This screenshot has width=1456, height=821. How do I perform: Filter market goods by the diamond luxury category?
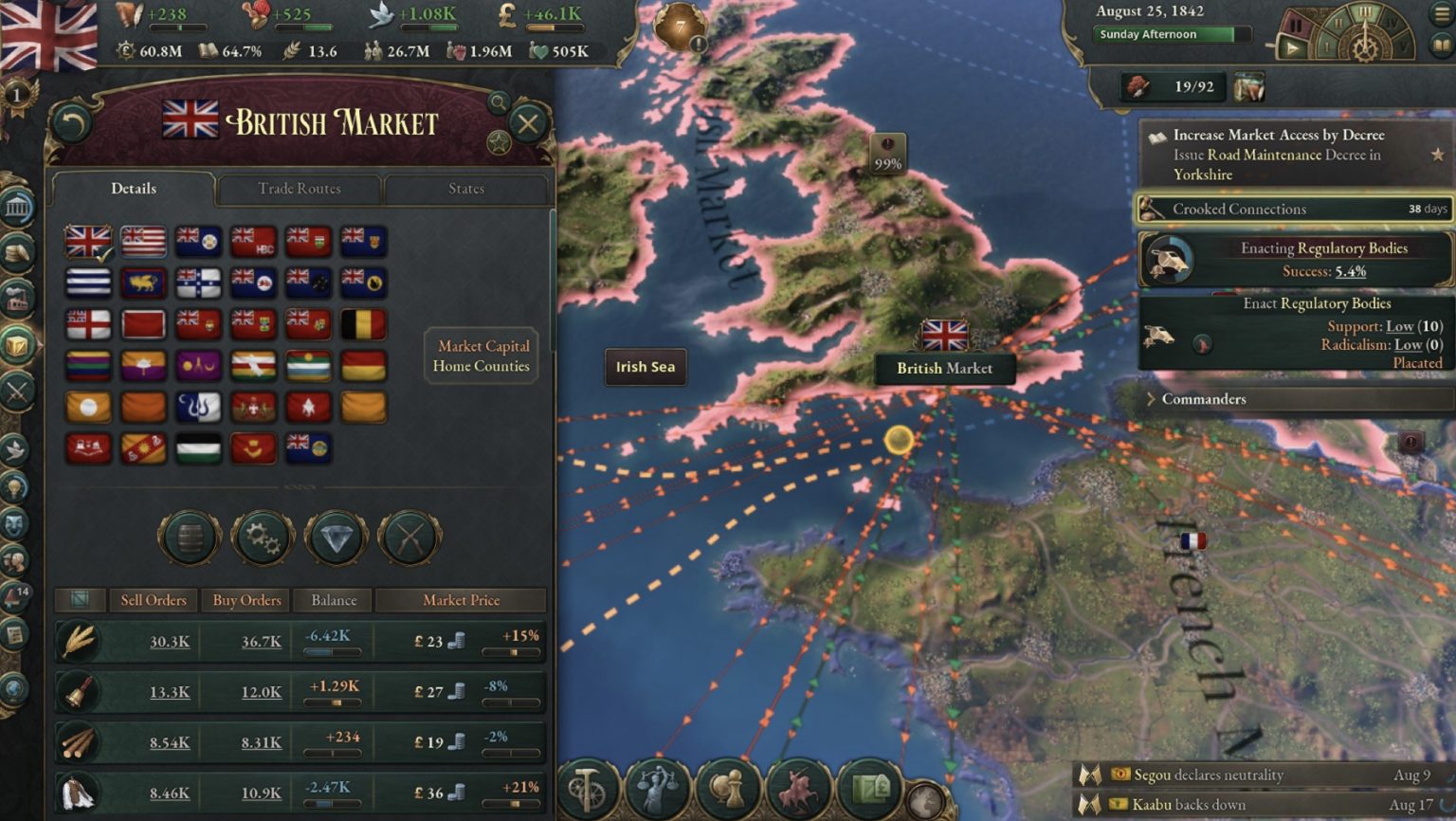click(335, 538)
